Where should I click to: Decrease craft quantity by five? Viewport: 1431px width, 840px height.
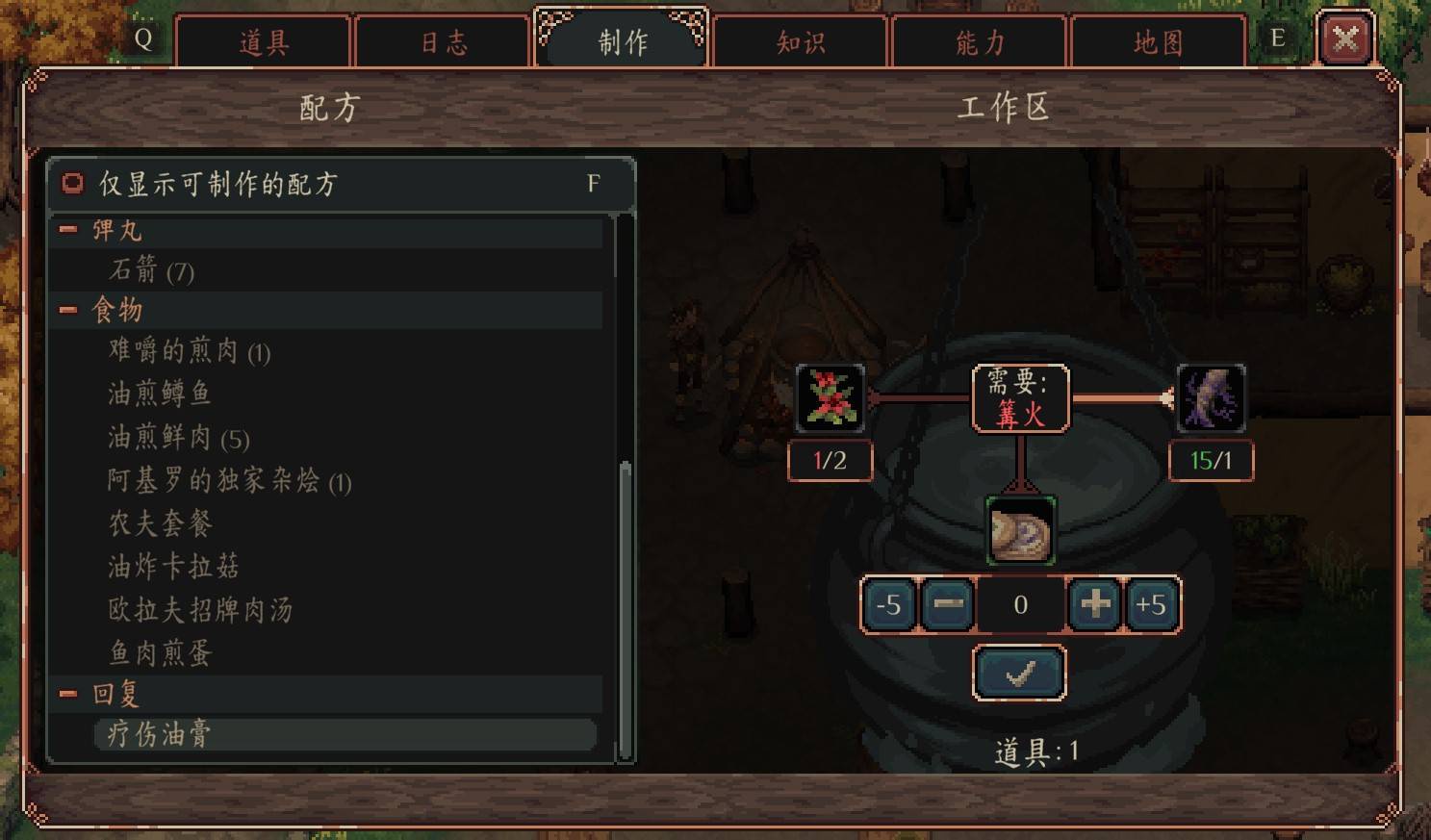pos(888,605)
